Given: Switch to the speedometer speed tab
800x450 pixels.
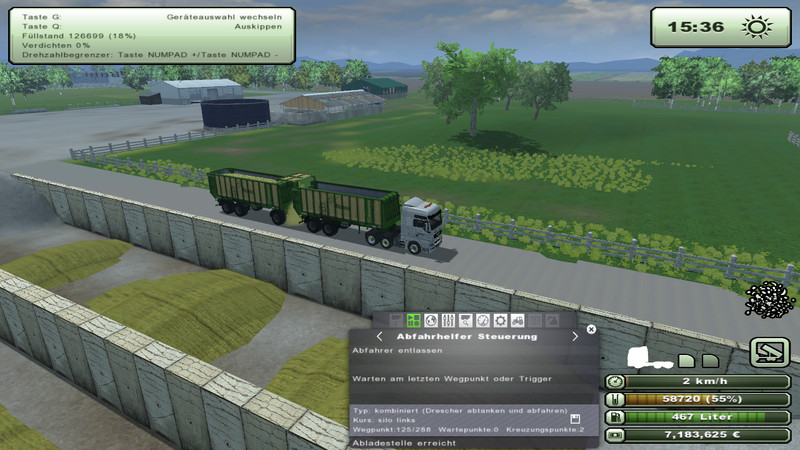Looking at the screenshot, I should pyautogui.click(x=482, y=320).
